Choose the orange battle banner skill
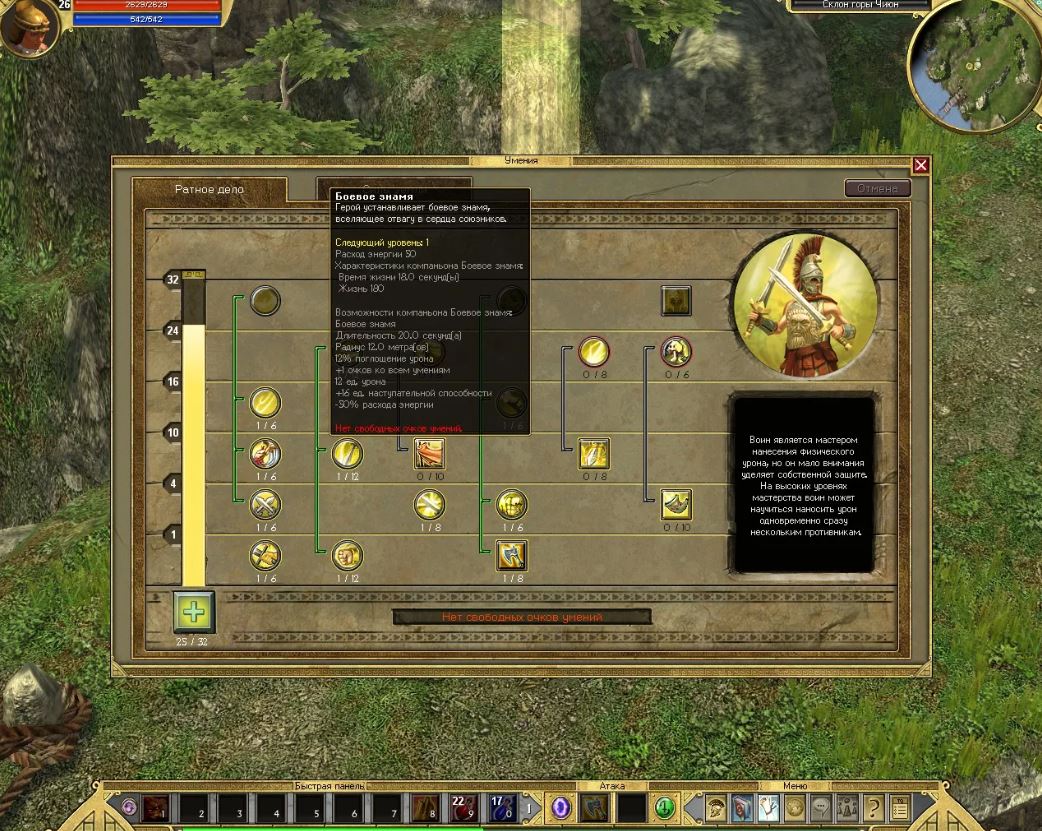Screen dimensions: 1042x831 click(x=429, y=454)
